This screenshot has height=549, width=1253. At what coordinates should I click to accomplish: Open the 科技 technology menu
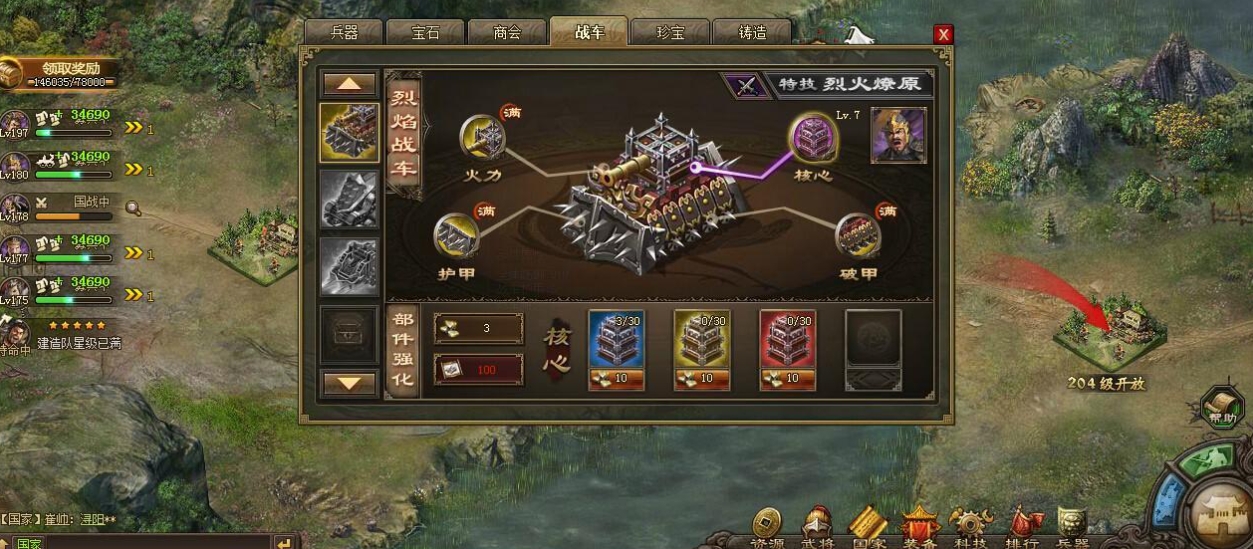[x=969, y=529]
